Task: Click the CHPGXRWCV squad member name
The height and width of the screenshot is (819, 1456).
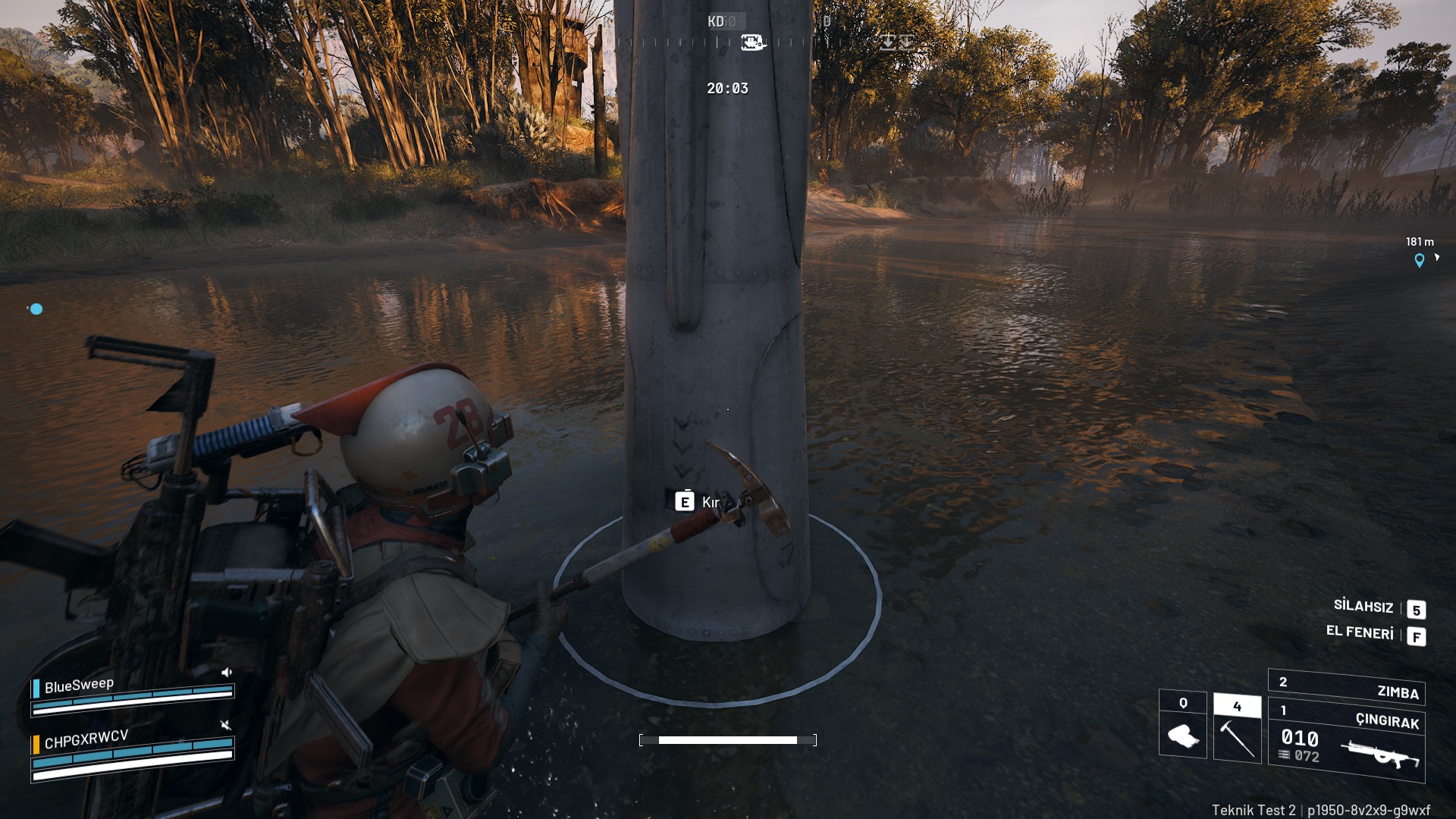Action: pos(86,739)
